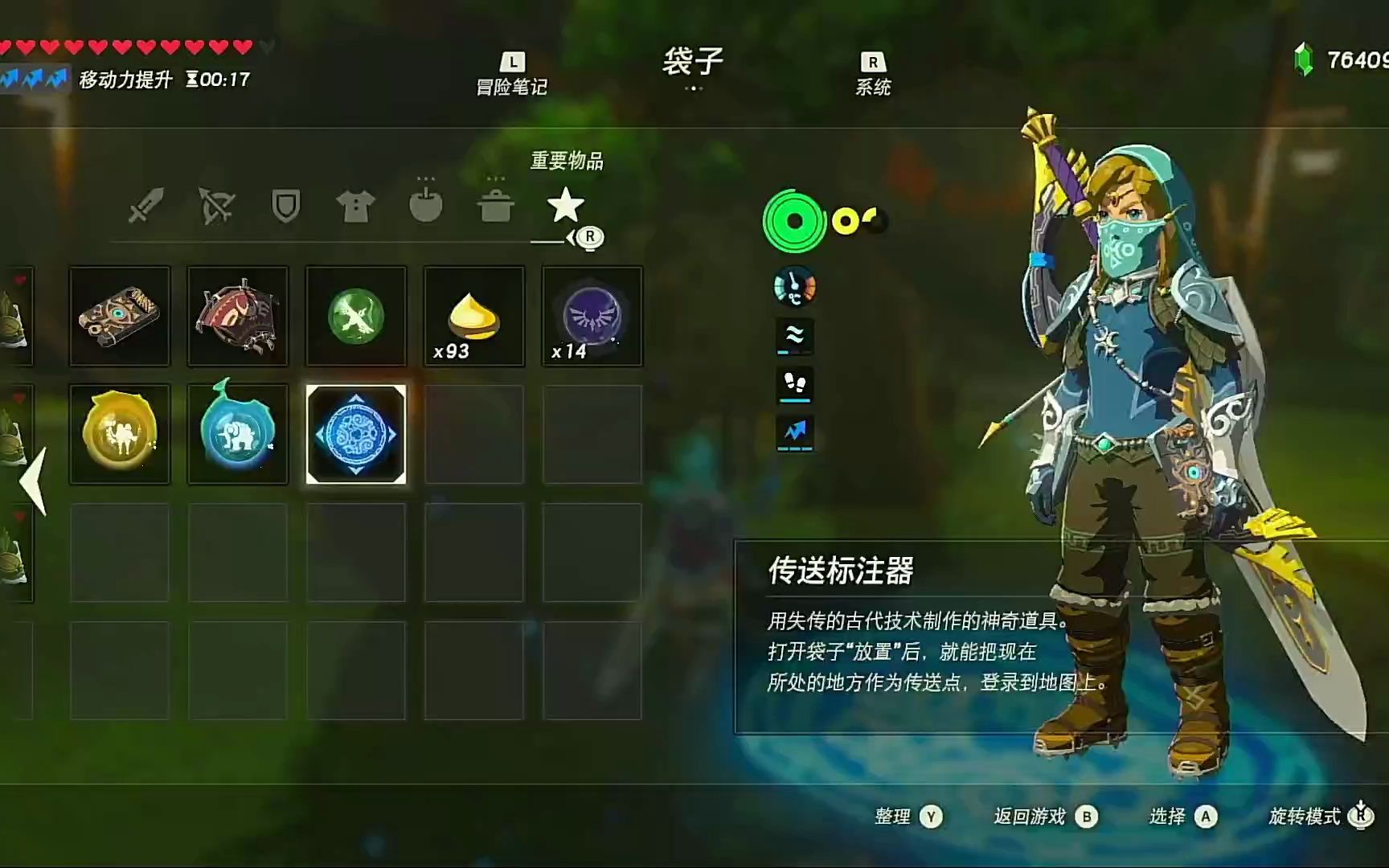1389x868 pixels.
Task: Select the highlighted 传送标注器 item slot
Action: coord(356,433)
